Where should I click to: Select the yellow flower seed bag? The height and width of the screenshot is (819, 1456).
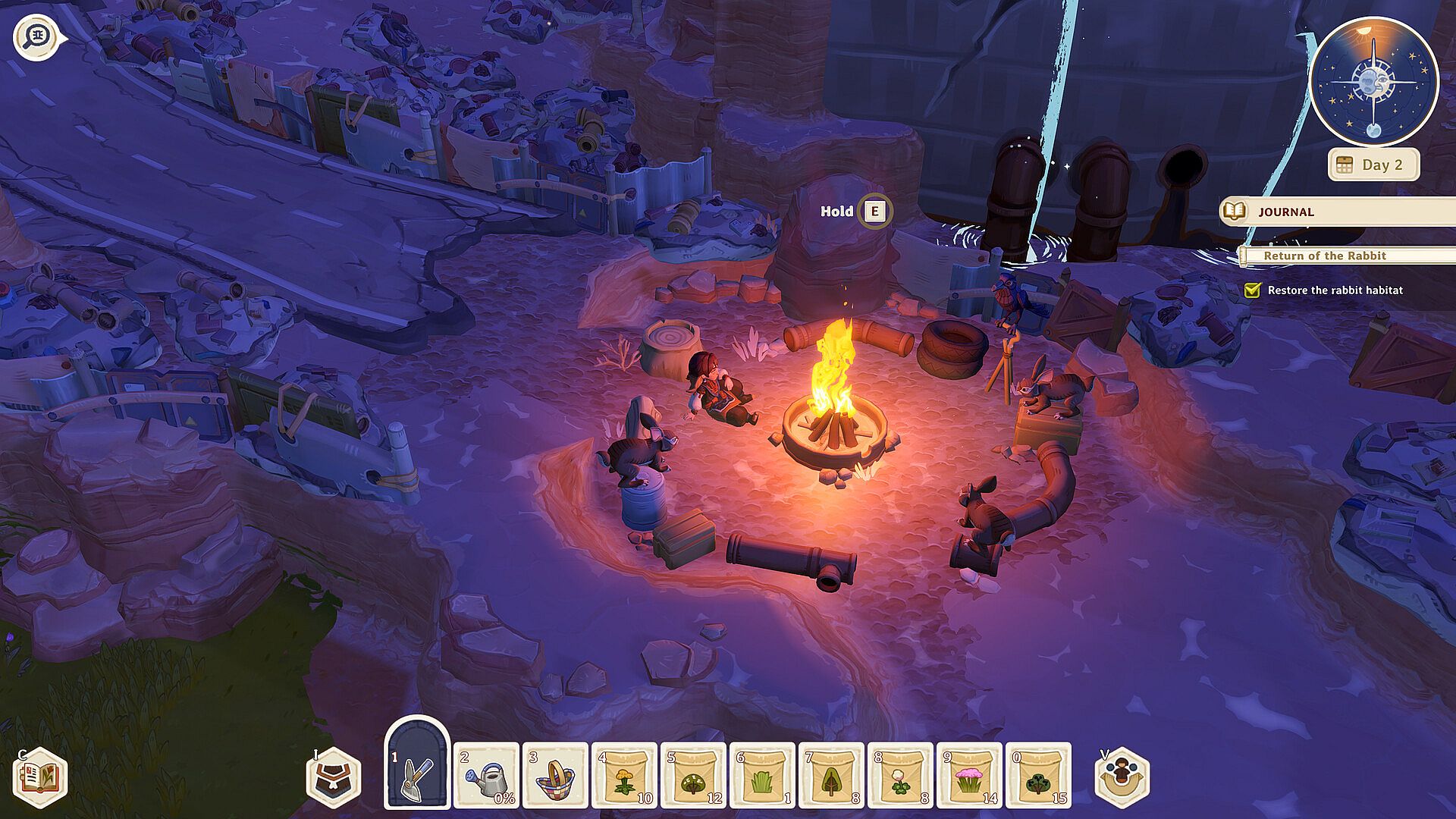tap(624, 776)
